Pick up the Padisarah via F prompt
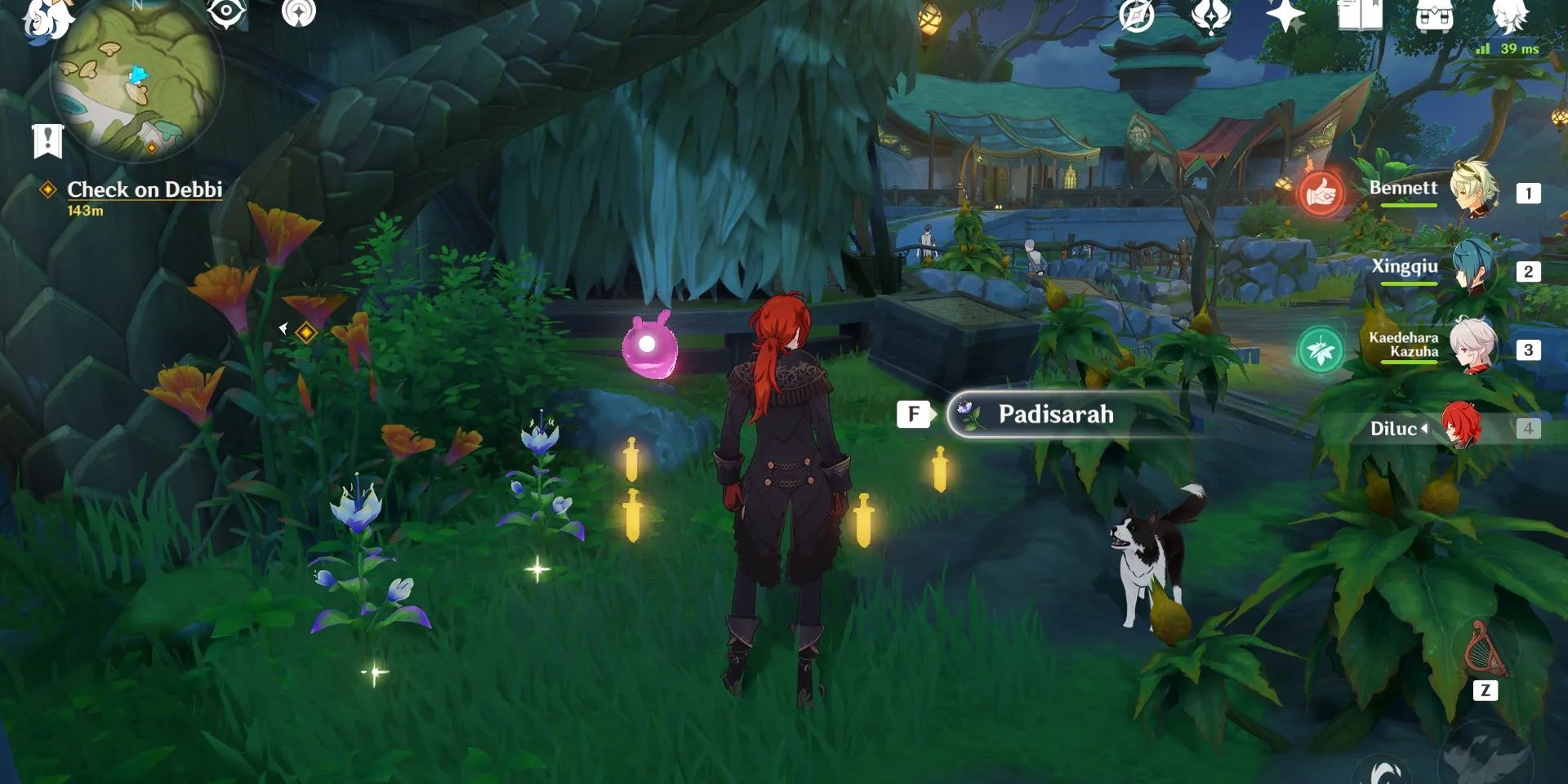This screenshot has width=1568, height=784. (915, 414)
